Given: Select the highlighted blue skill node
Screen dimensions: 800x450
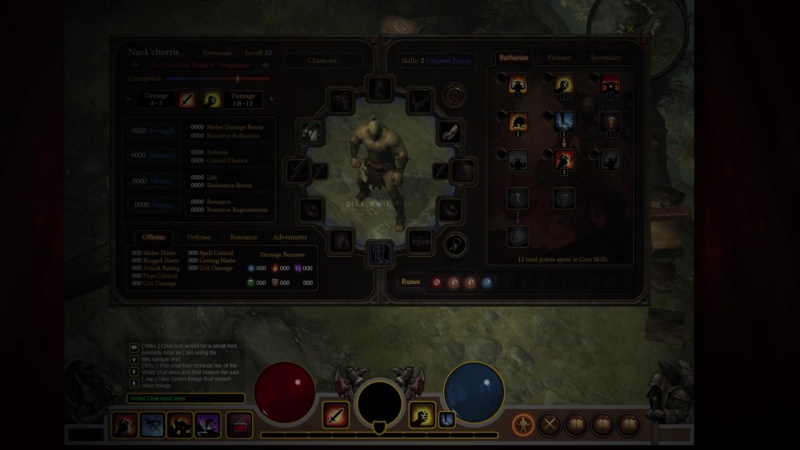Looking at the screenshot, I should (x=564, y=122).
